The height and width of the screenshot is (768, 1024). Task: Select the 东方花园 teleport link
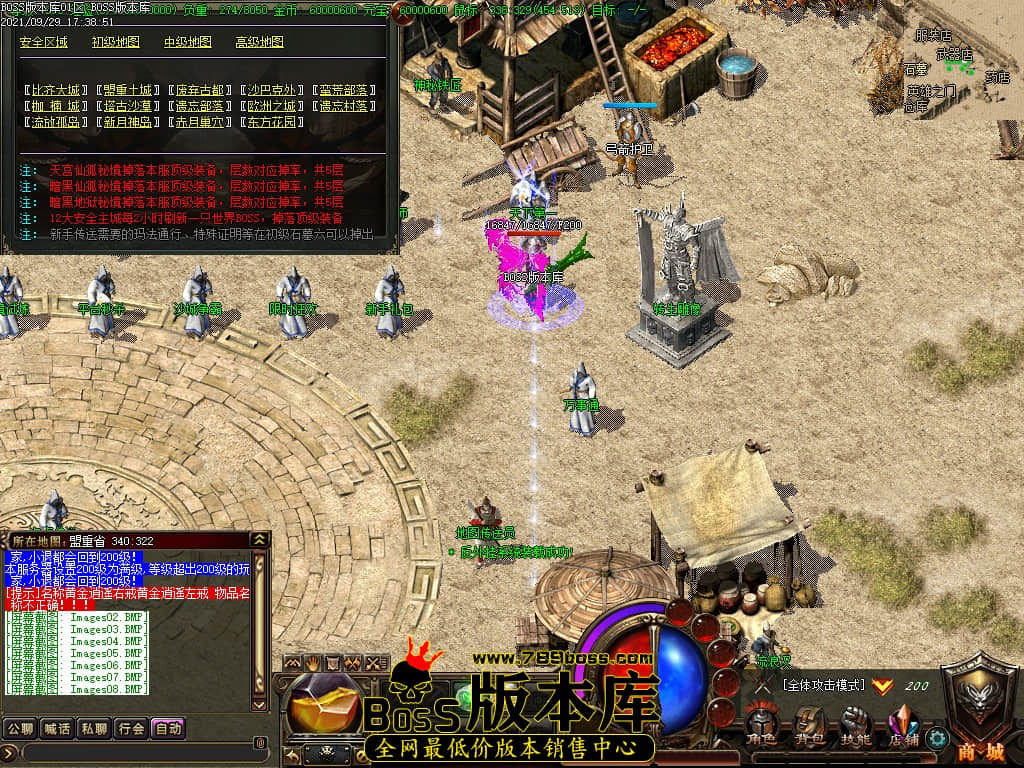271,122
